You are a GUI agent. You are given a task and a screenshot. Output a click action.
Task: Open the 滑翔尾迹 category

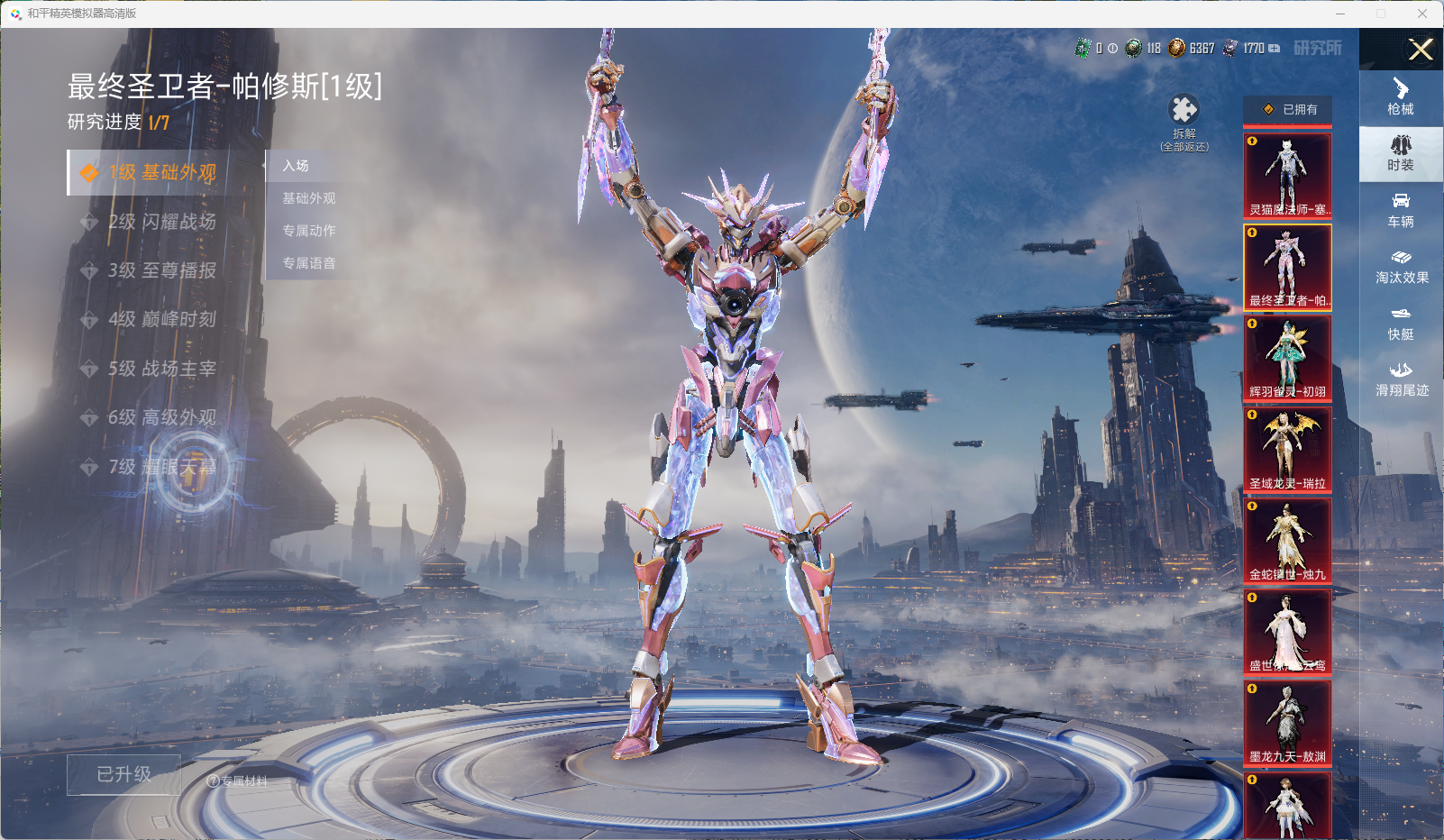pyautogui.click(x=1401, y=379)
